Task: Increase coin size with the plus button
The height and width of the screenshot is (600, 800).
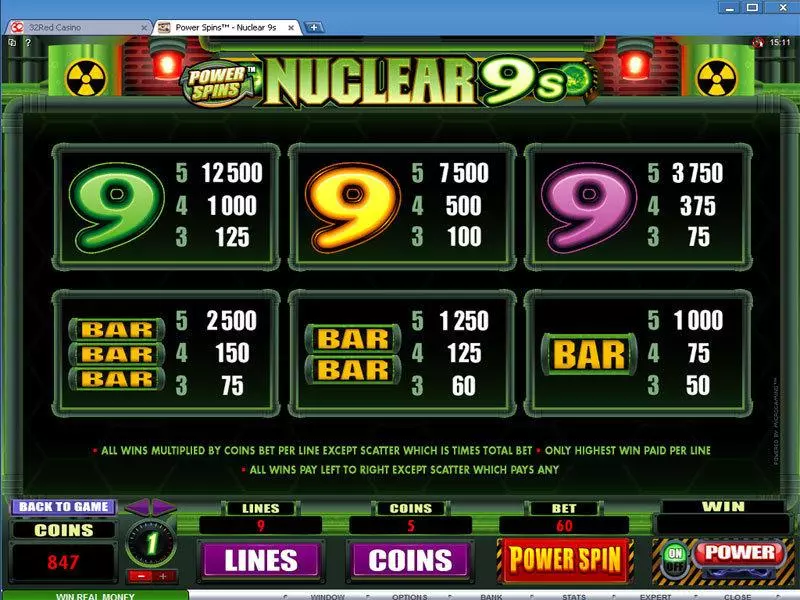Action: click(162, 575)
